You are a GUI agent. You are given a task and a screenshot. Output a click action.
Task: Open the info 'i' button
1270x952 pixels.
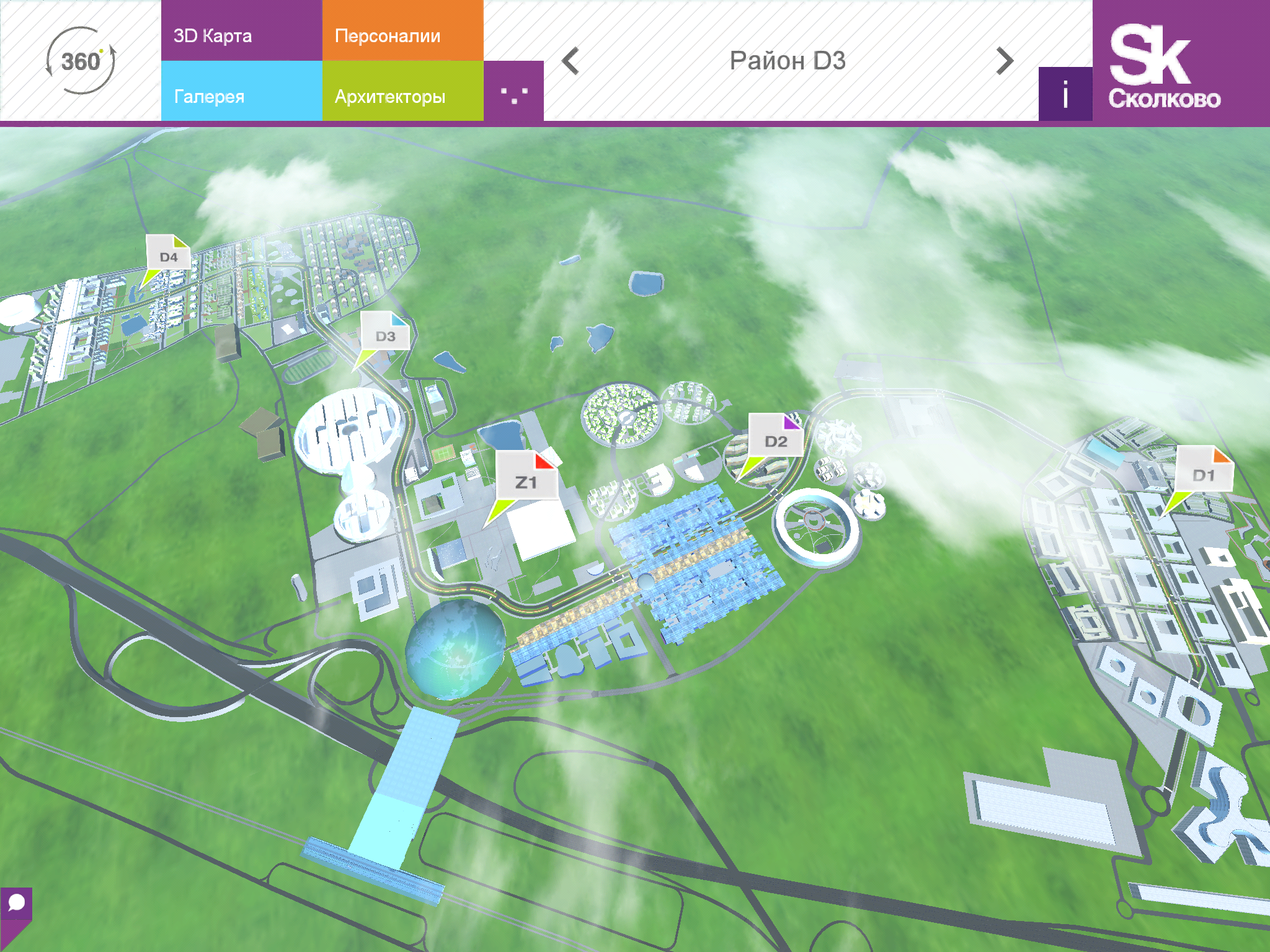pos(1065,94)
